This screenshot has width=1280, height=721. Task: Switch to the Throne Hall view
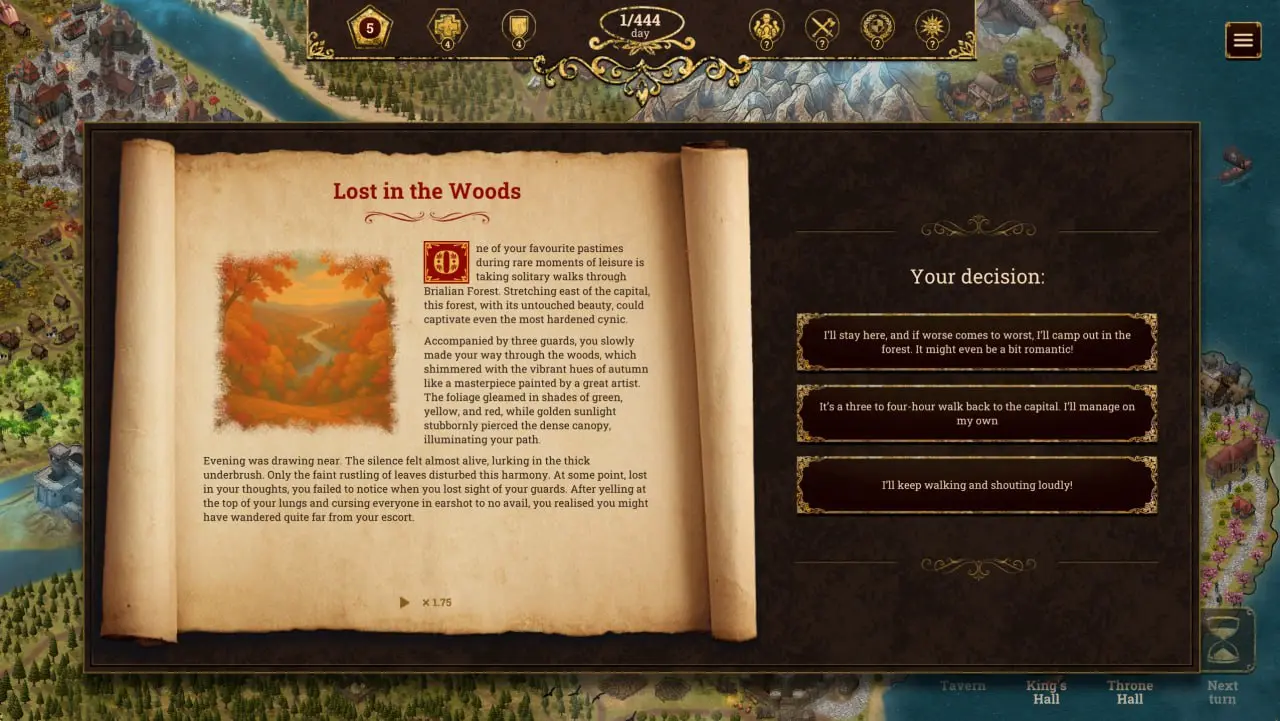point(1129,692)
